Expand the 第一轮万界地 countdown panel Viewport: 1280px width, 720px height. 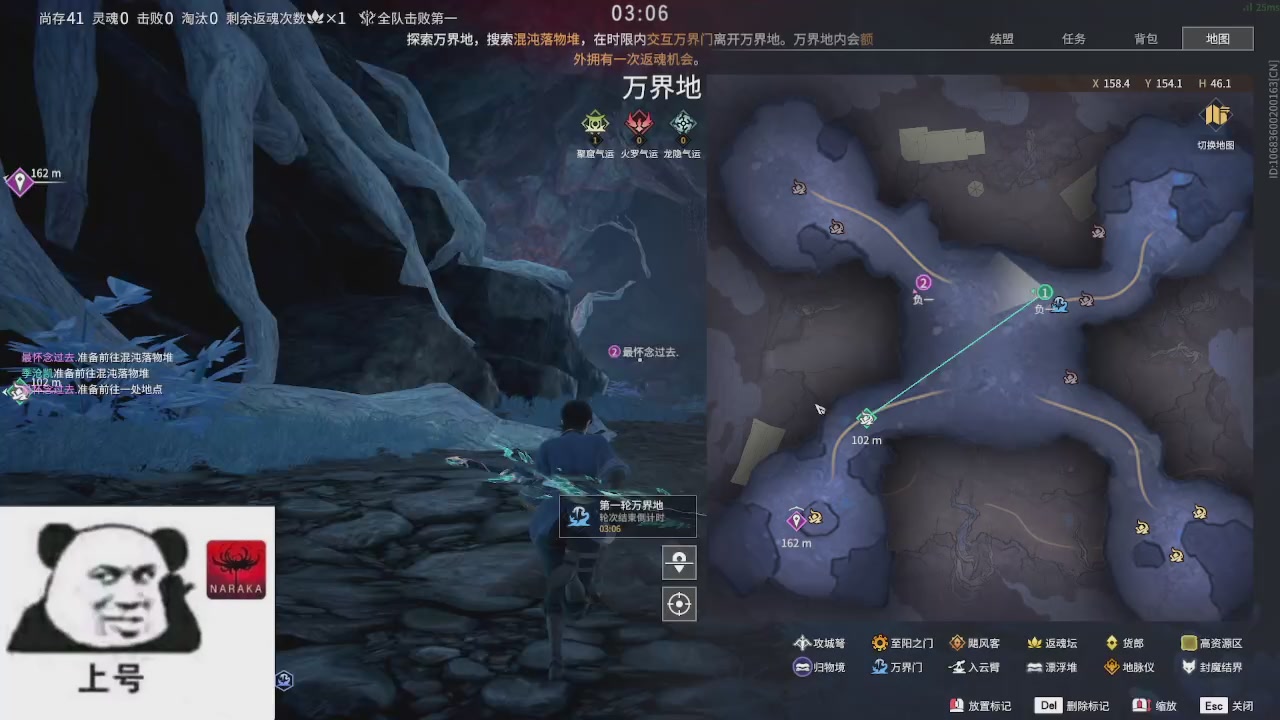(x=628, y=515)
